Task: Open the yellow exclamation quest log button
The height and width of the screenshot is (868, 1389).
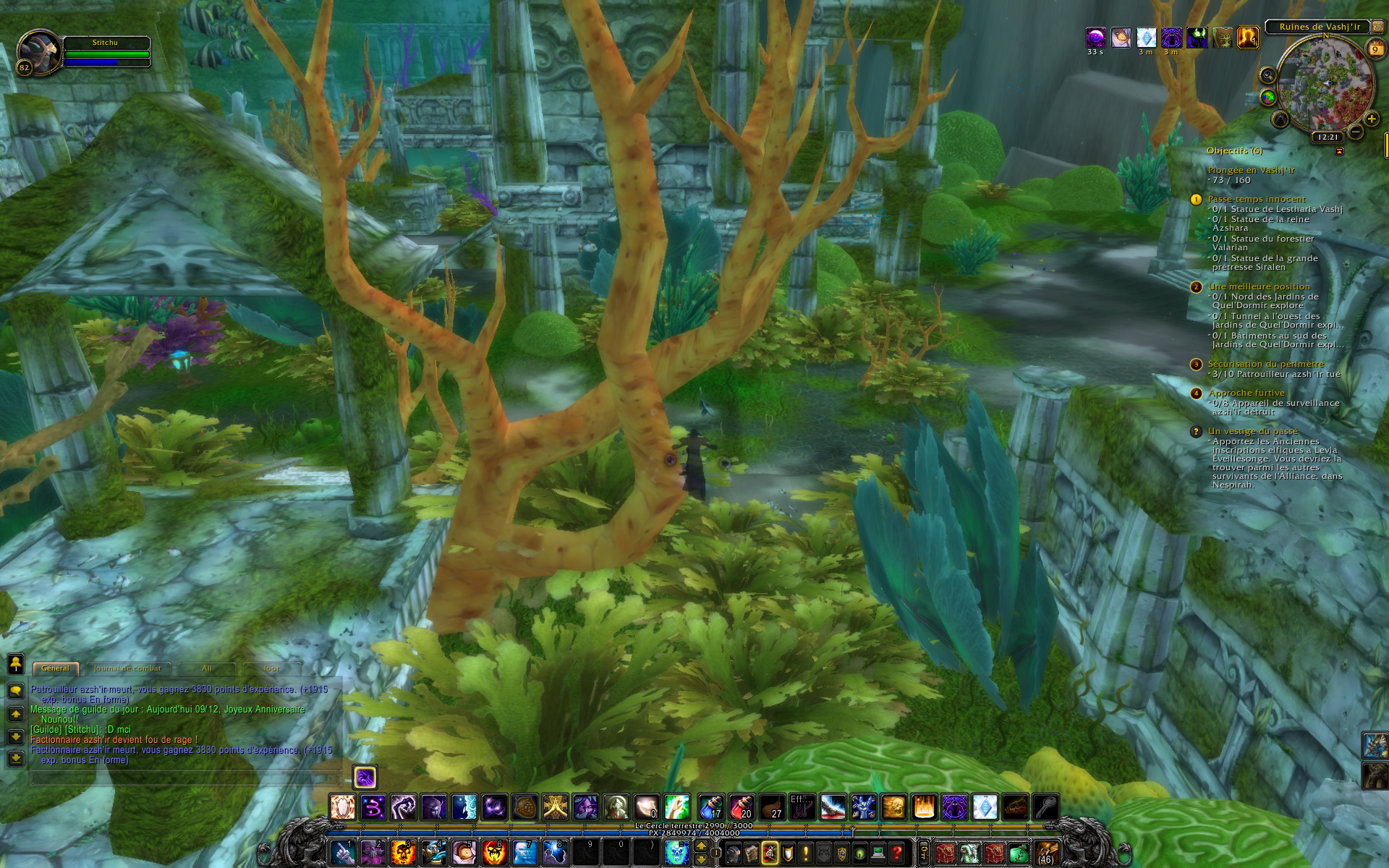Action: coord(805,853)
